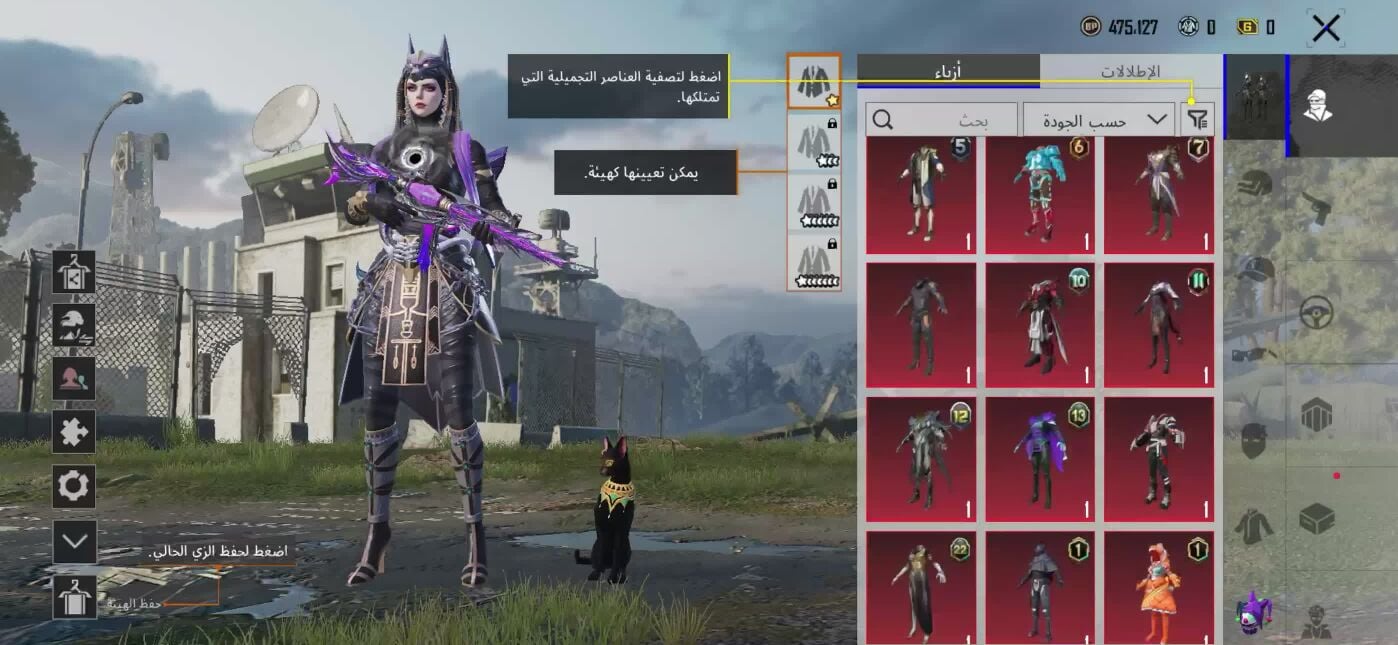Choose the teal outfit with level 6 badge
This screenshot has width=1398, height=645.
click(x=1040, y=195)
